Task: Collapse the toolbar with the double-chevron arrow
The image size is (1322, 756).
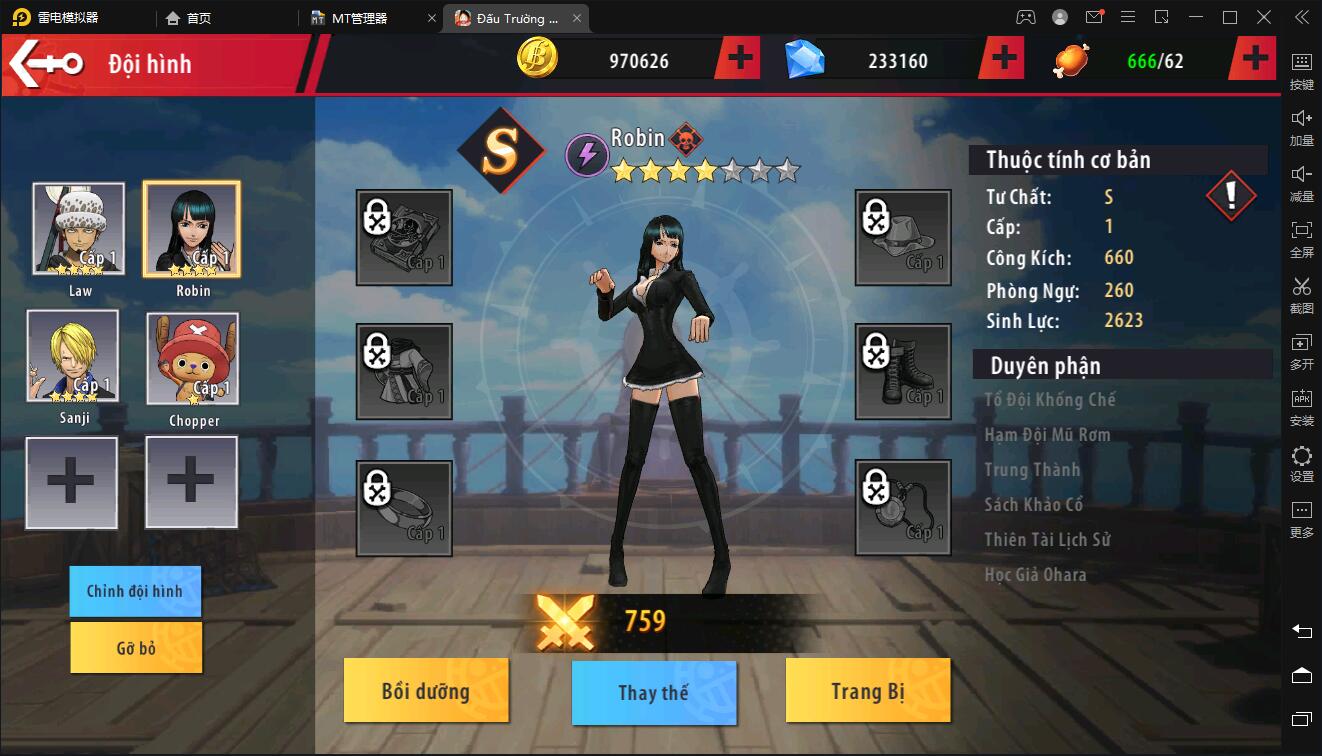Action: click(x=1301, y=17)
